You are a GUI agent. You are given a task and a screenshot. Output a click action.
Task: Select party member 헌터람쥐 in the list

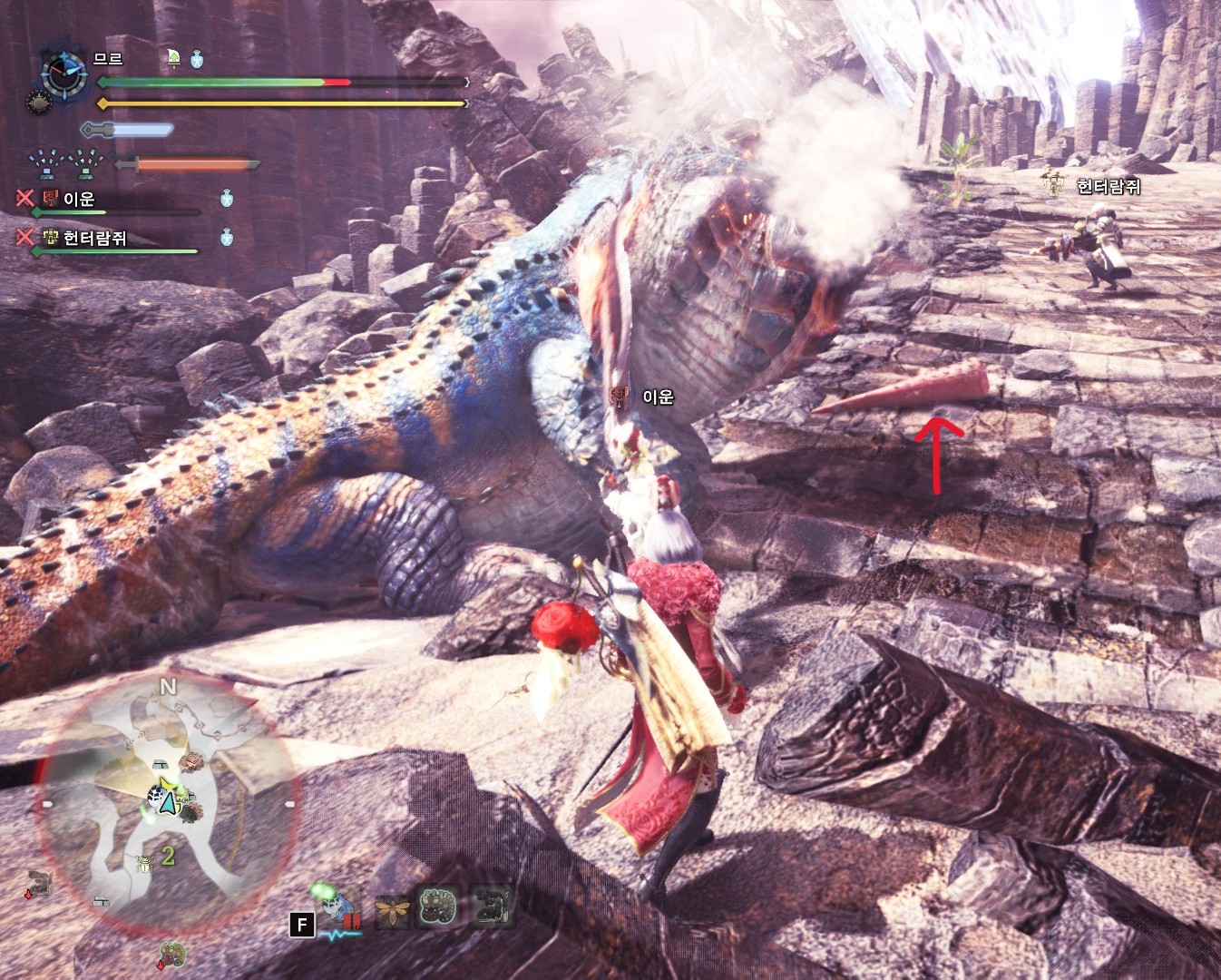94,238
